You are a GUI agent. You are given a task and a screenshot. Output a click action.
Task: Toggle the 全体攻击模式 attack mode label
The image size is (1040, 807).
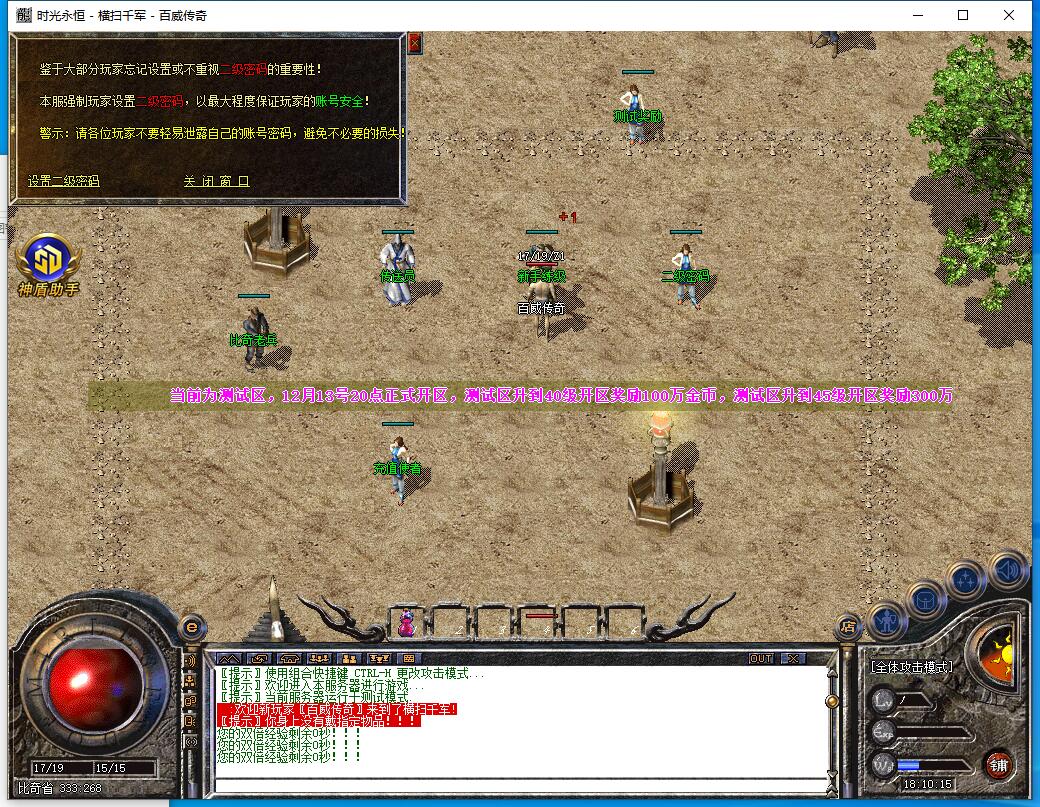click(911, 666)
